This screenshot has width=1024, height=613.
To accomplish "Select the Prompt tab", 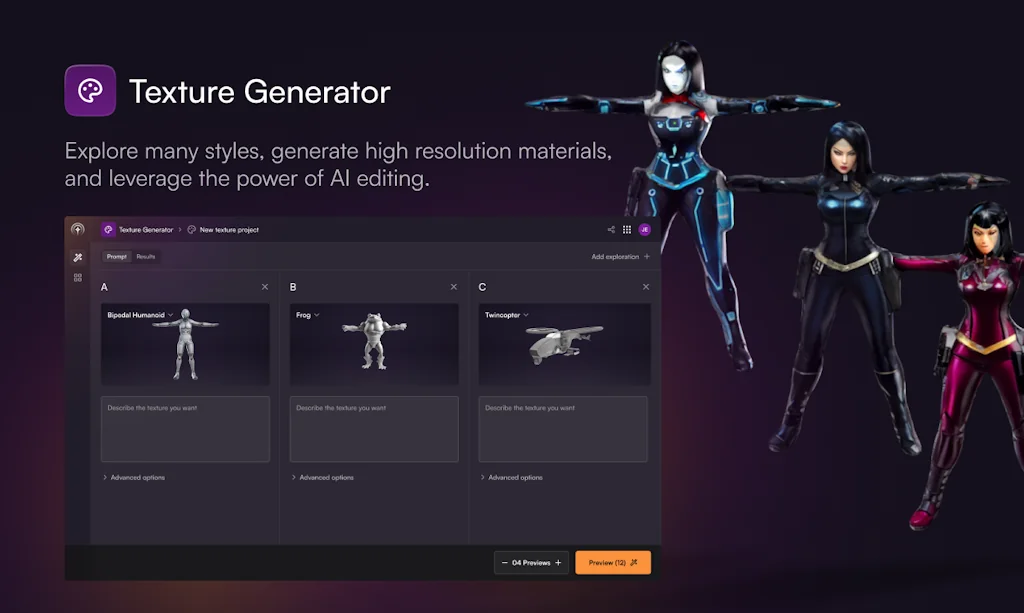I will 117,257.
